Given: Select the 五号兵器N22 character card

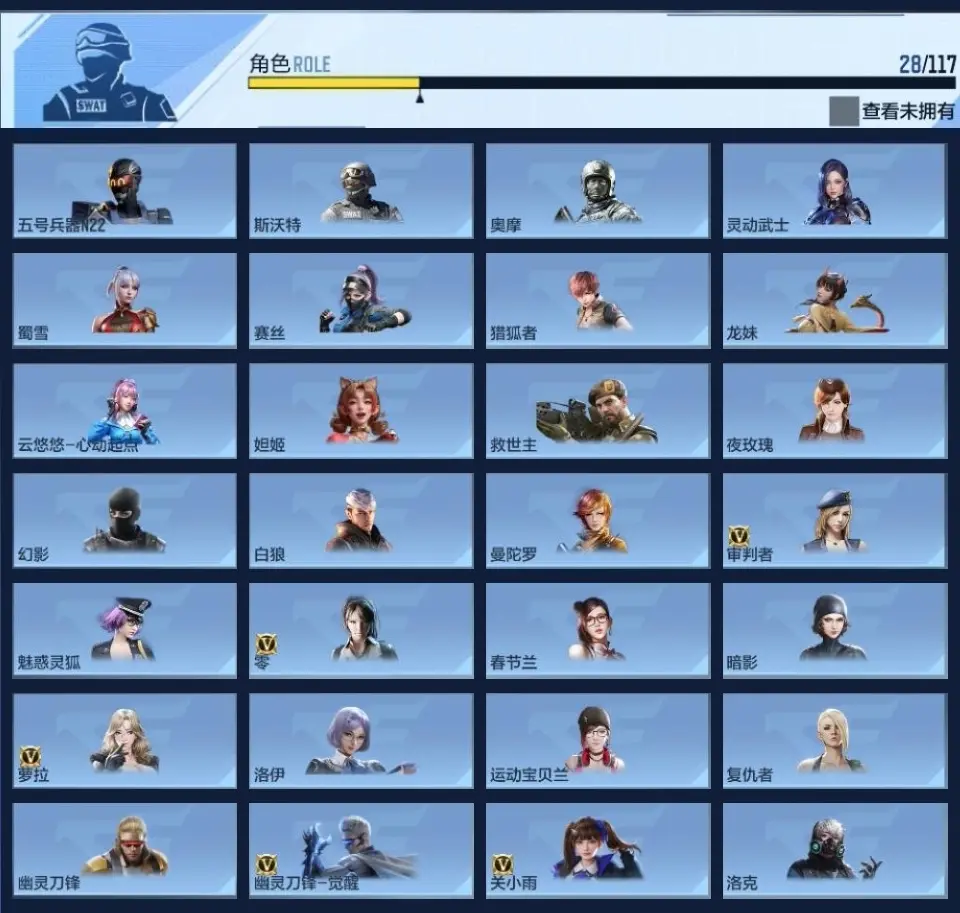Looking at the screenshot, I should pos(125,191).
